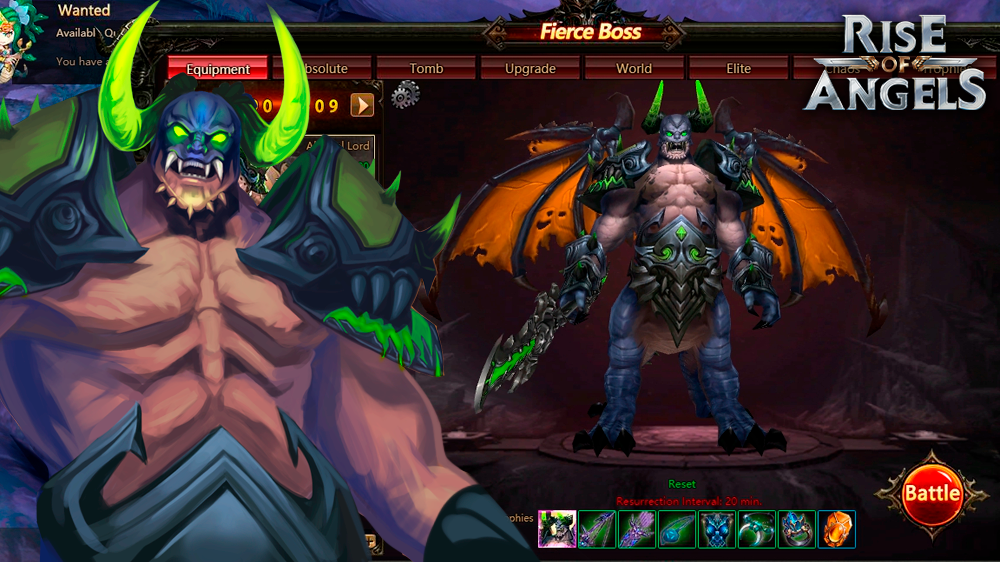Image resolution: width=1000 pixels, height=562 pixels.
Task: View the blue skull helmet trophy
Action: point(717,529)
